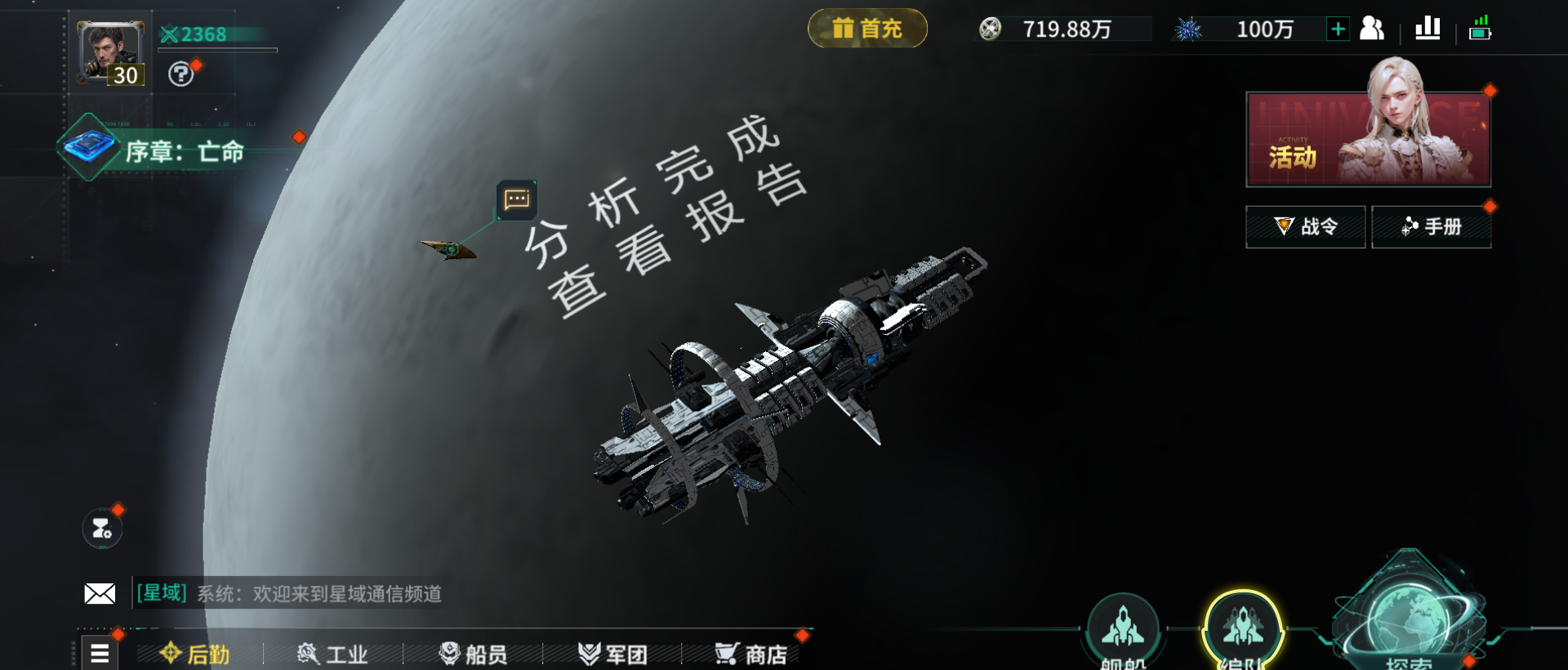Open the 战令 battle pass panel
Screen dimensions: 1568x670
point(1304,226)
